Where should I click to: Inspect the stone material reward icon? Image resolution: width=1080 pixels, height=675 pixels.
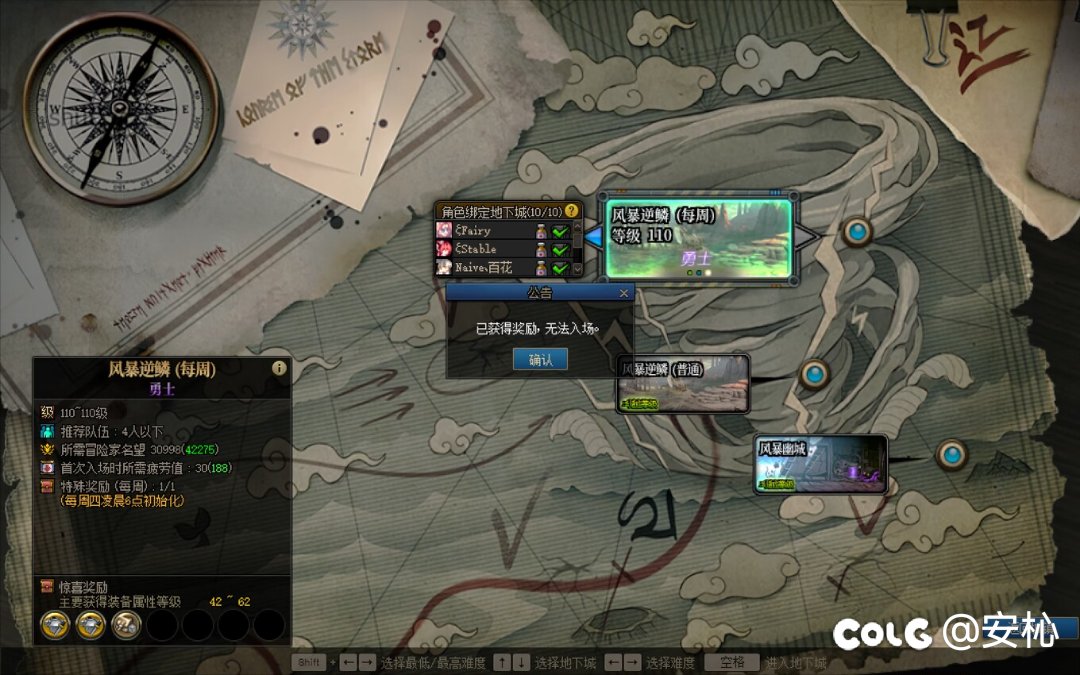point(126,625)
